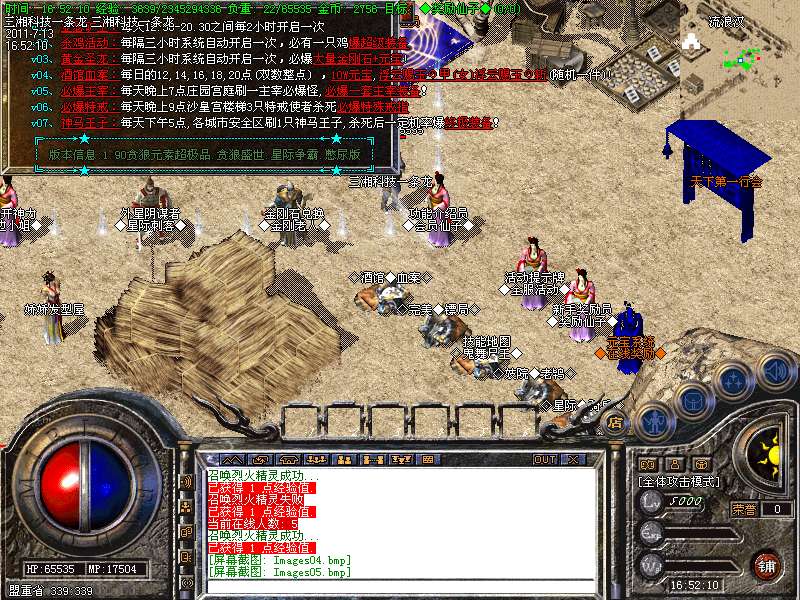Click the OUT button above chat

[x=545, y=459]
